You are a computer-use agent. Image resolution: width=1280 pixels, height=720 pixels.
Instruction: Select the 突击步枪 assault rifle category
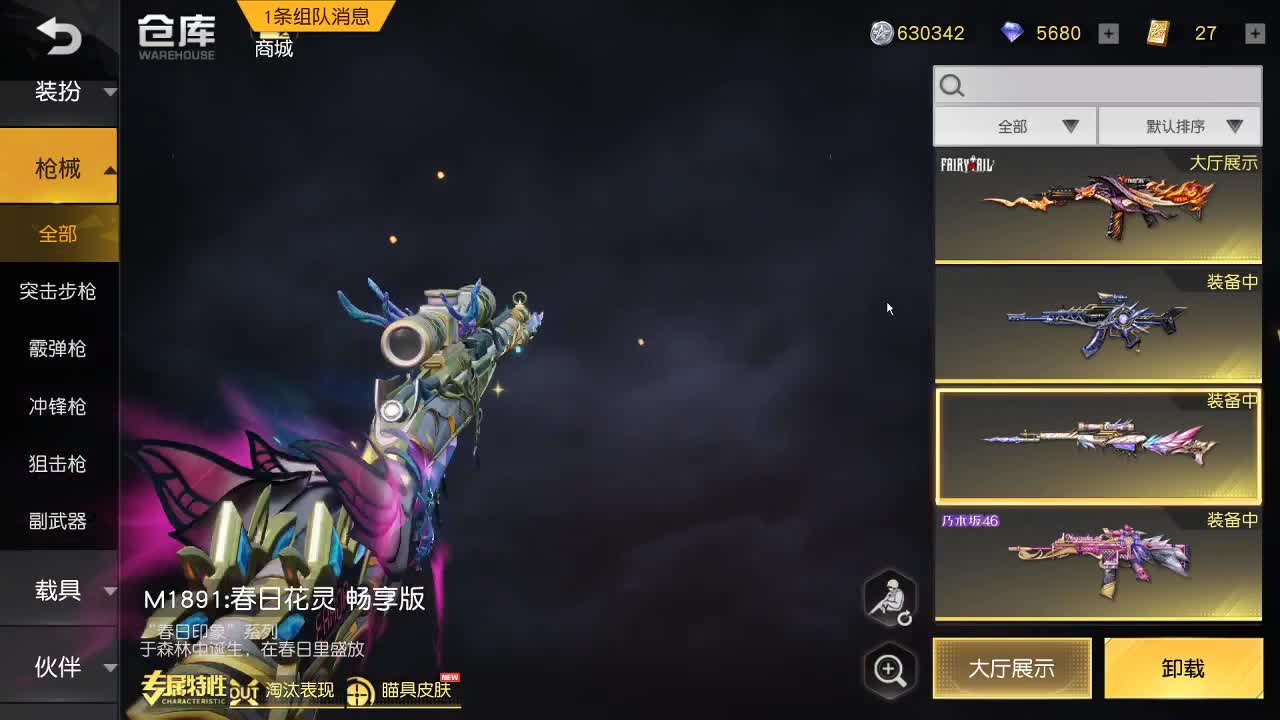[58, 292]
